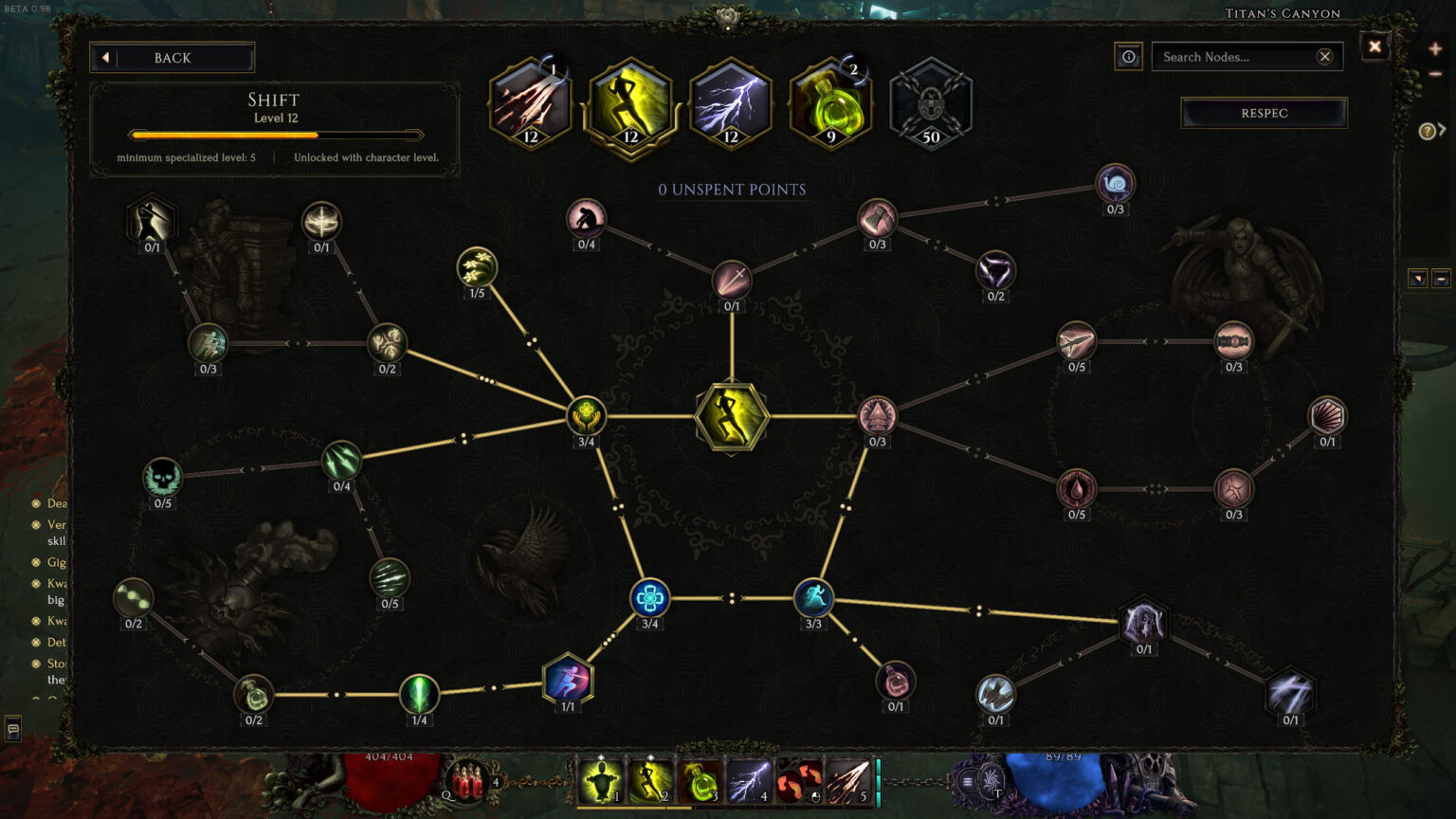The height and width of the screenshot is (819, 1456).
Task: Pick the blue clover node at 3/4
Action: click(x=649, y=598)
